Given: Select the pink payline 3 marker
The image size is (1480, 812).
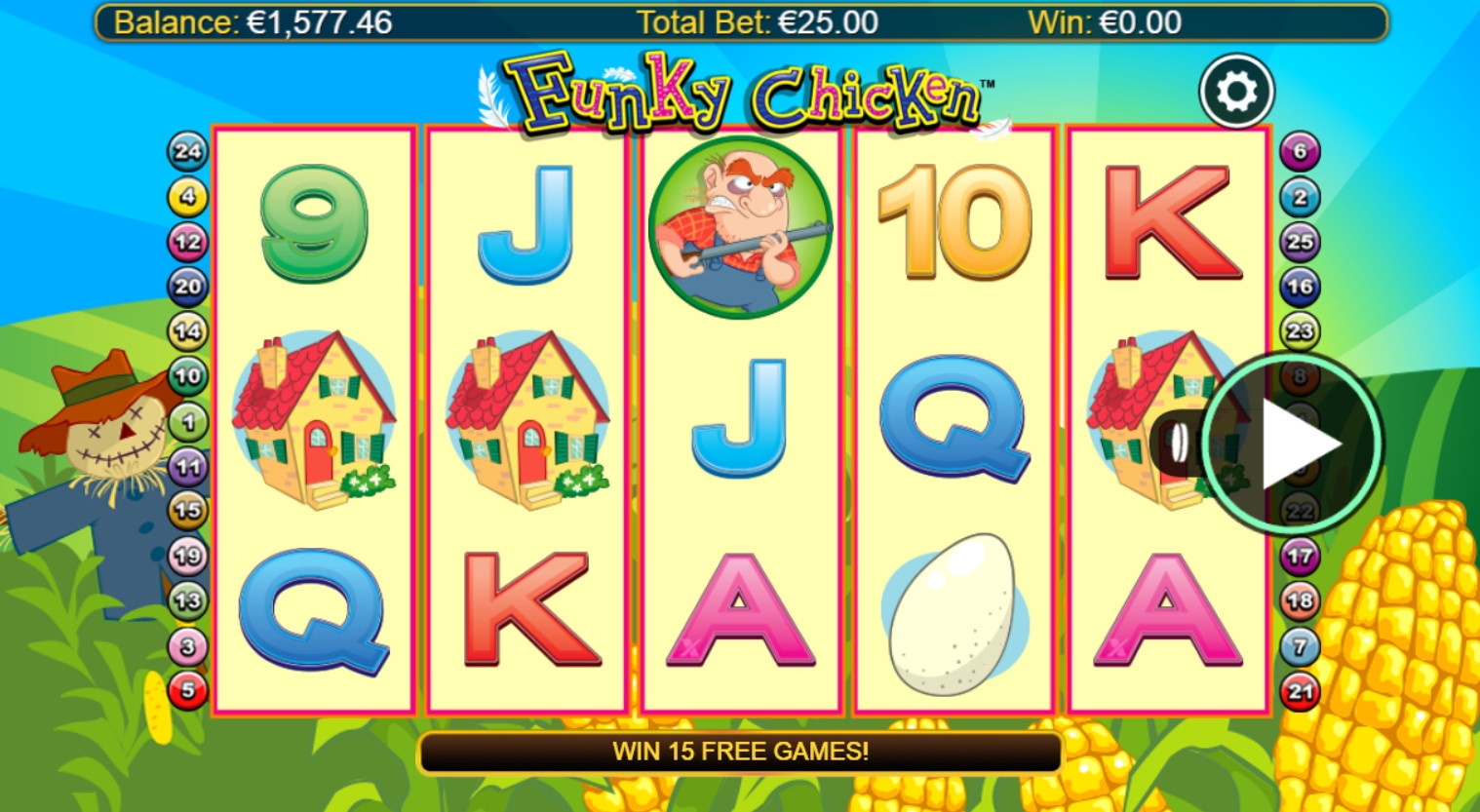Looking at the screenshot, I should (x=187, y=645).
